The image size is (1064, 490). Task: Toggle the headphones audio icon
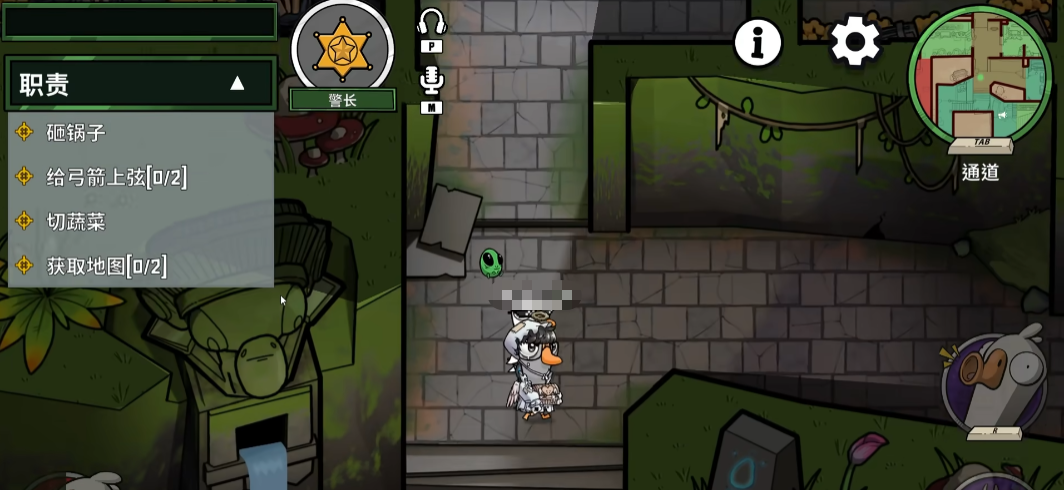tap(431, 23)
